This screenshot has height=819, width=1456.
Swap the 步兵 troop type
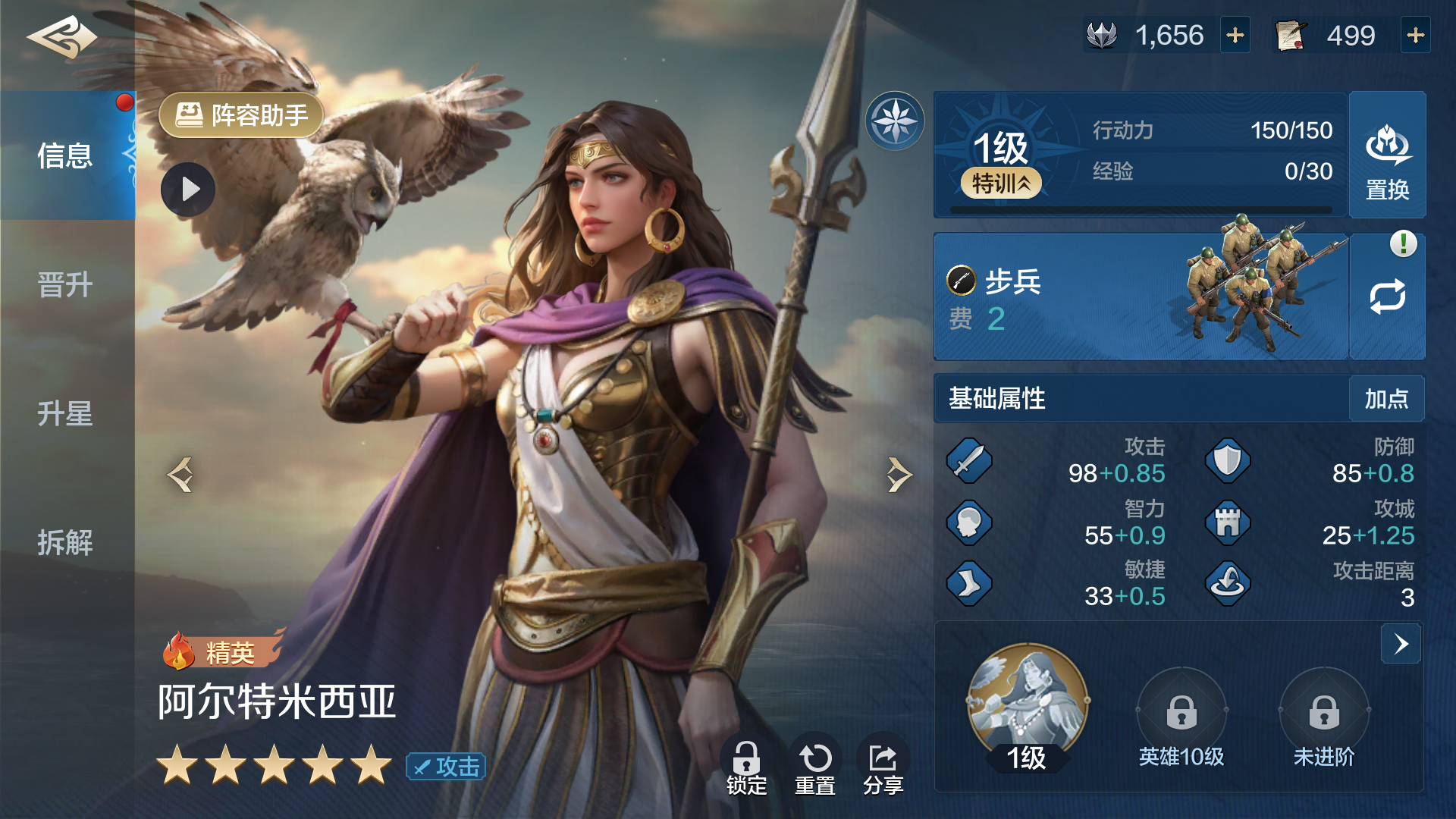click(1387, 297)
